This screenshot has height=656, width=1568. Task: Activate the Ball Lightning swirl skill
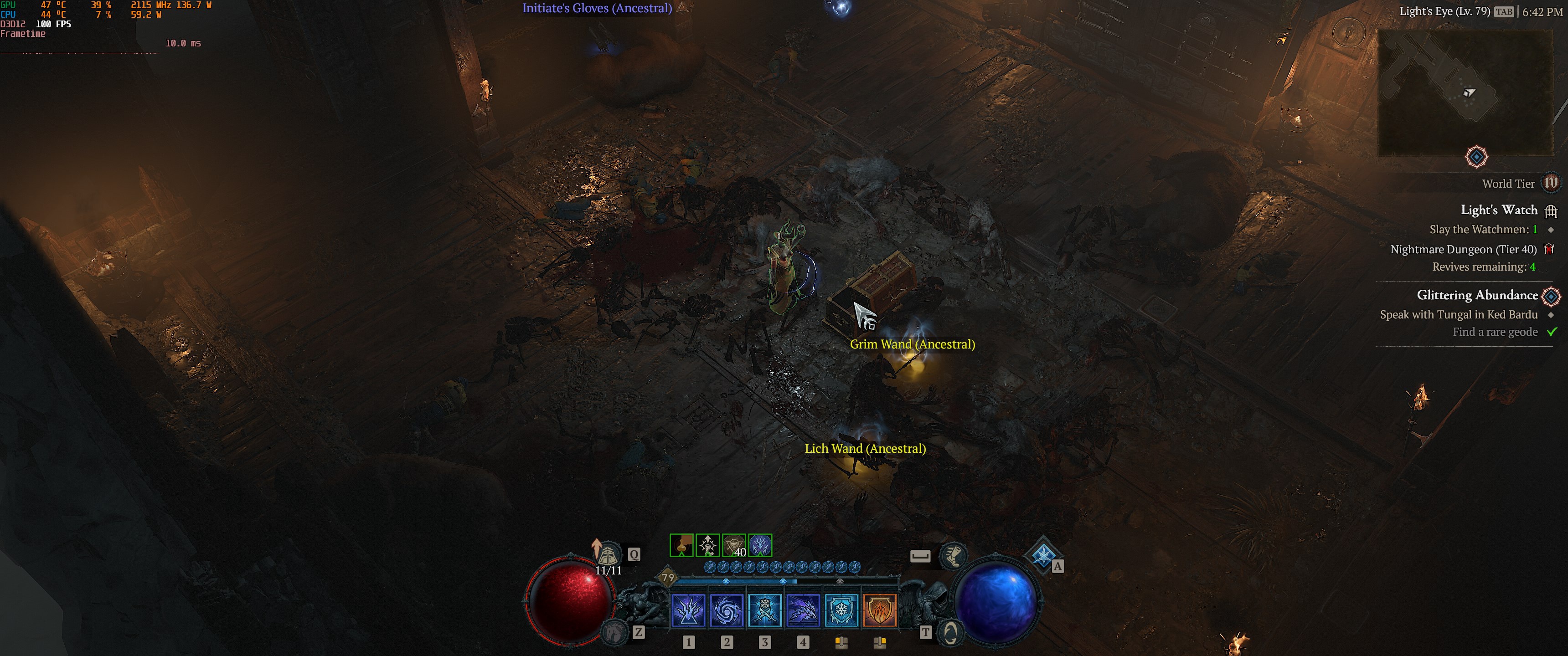pyautogui.click(x=726, y=610)
